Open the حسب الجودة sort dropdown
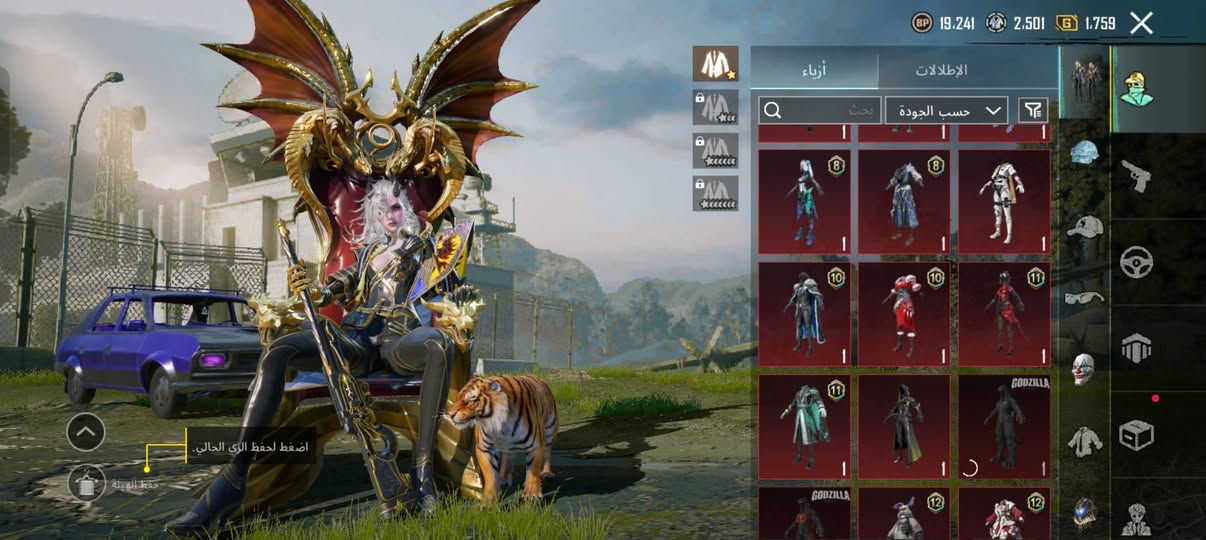Viewport: 1206px width, 540px height. point(946,110)
